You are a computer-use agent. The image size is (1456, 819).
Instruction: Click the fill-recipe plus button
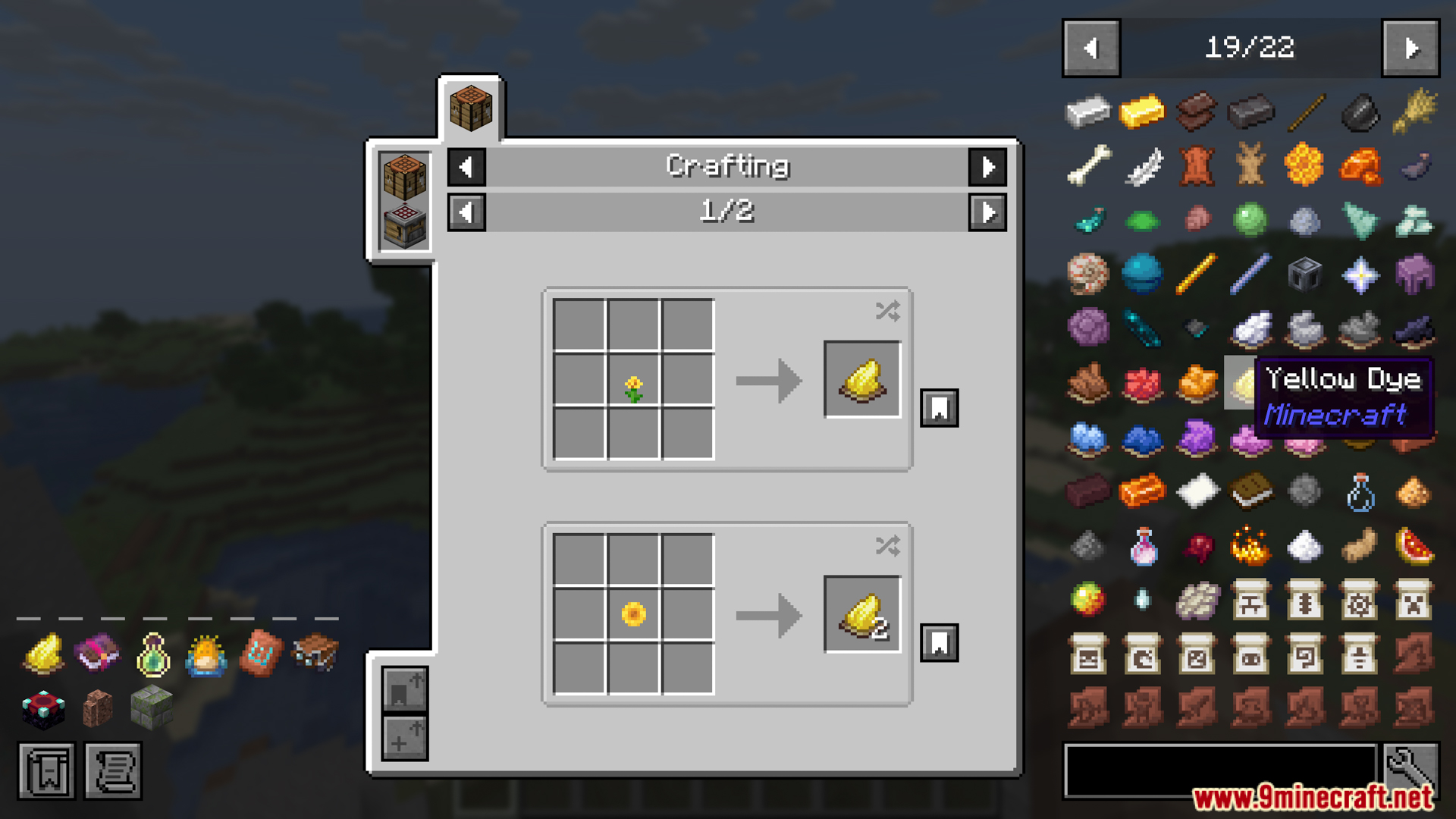(404, 738)
